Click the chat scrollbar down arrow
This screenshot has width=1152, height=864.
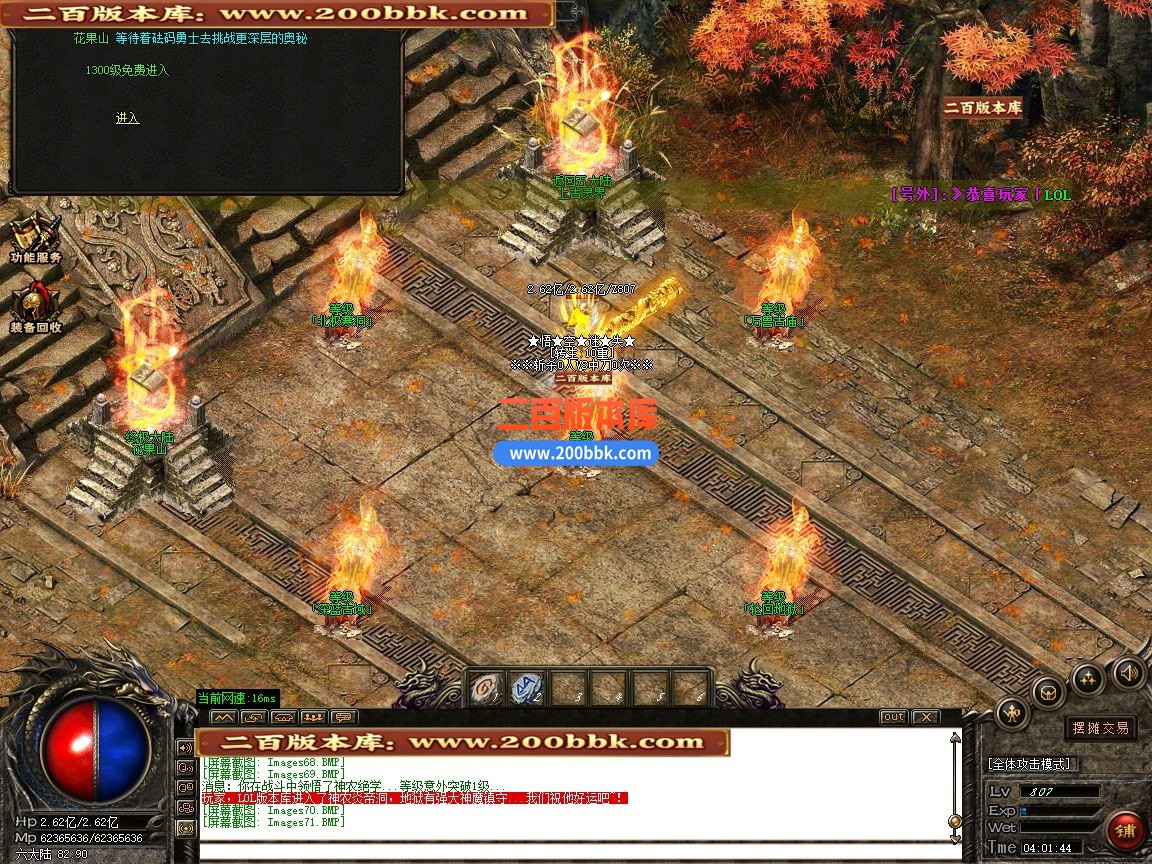955,836
